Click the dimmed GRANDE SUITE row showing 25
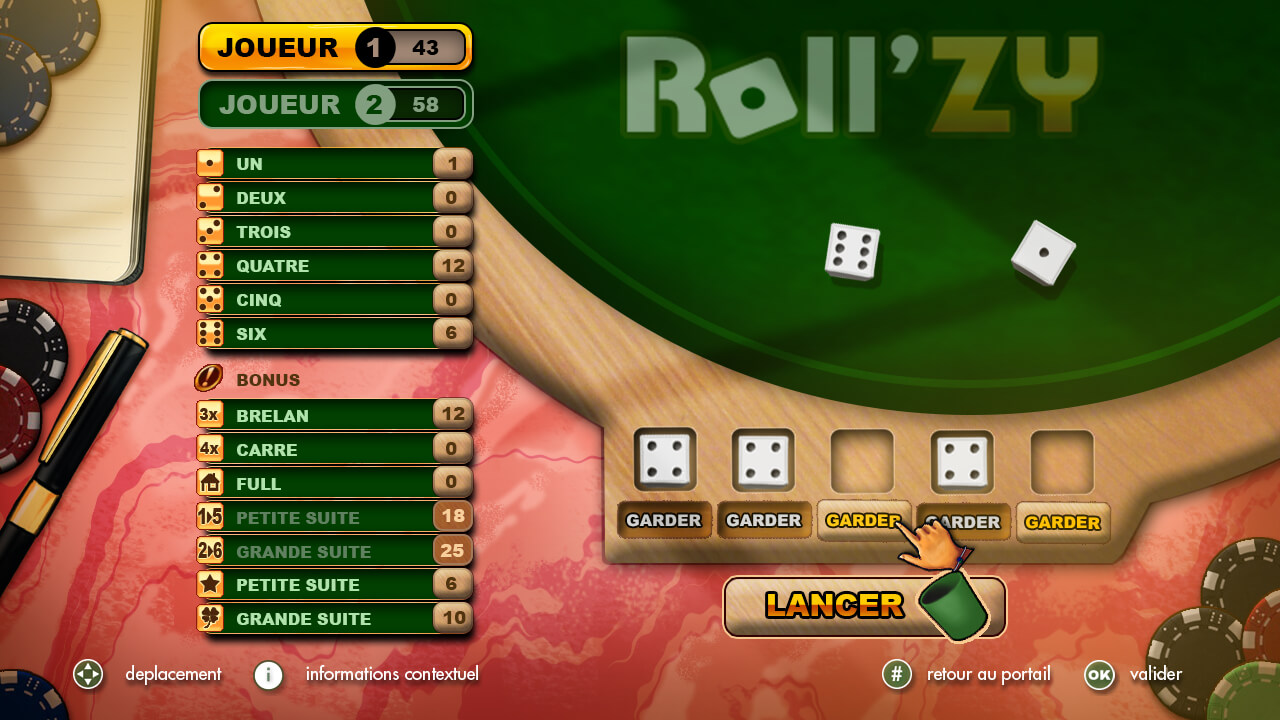 pyautogui.click(x=334, y=551)
